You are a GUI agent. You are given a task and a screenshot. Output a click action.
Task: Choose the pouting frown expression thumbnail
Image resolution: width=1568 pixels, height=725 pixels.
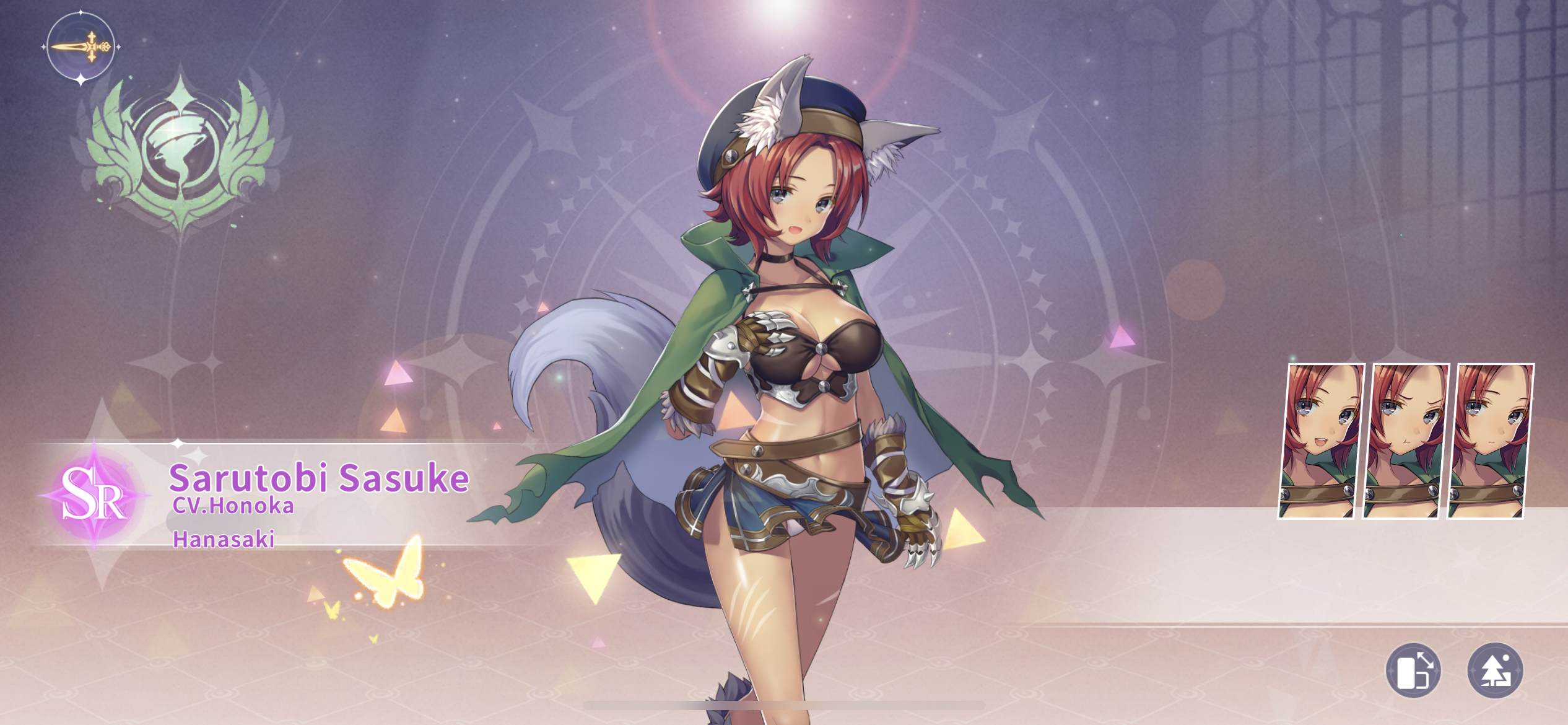click(x=1406, y=441)
